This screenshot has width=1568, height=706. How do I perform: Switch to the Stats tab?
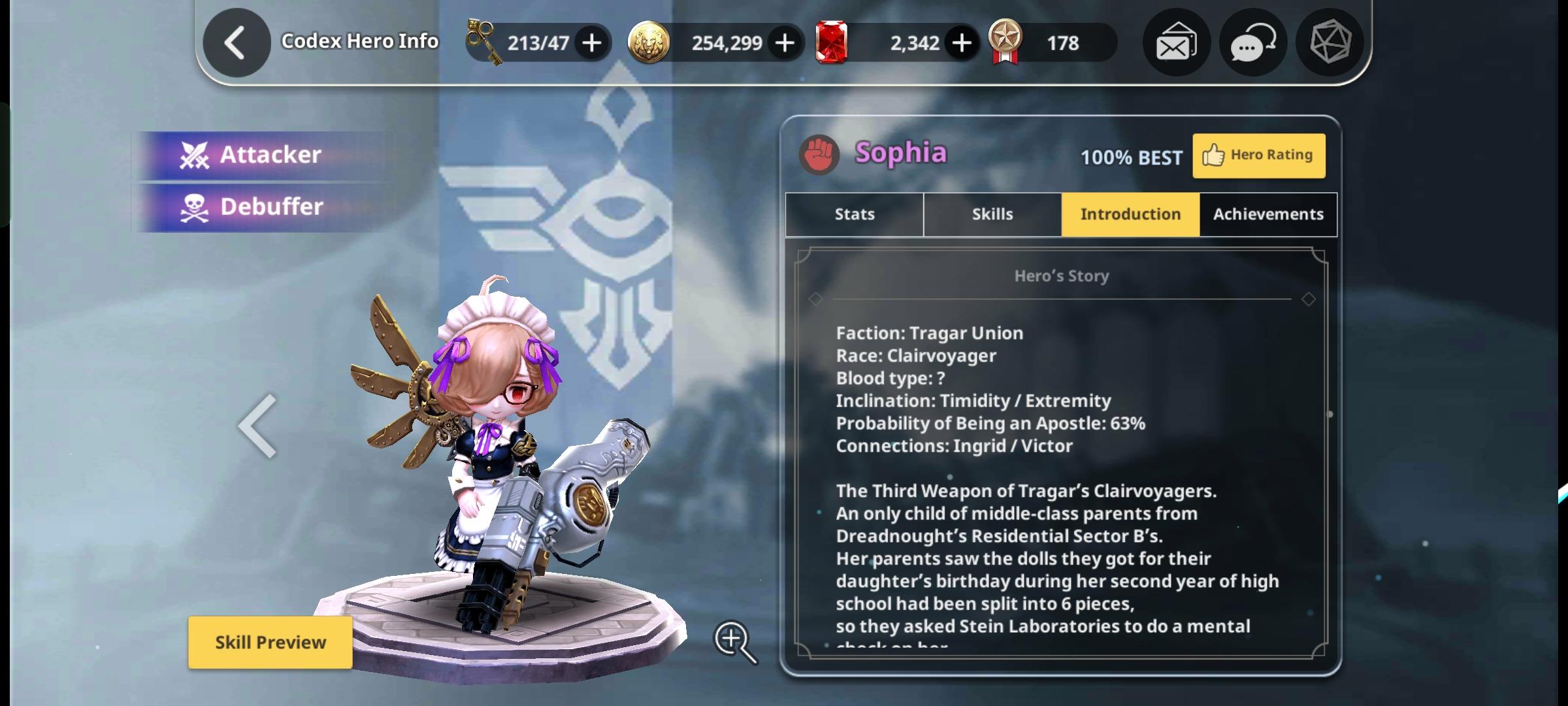point(853,214)
